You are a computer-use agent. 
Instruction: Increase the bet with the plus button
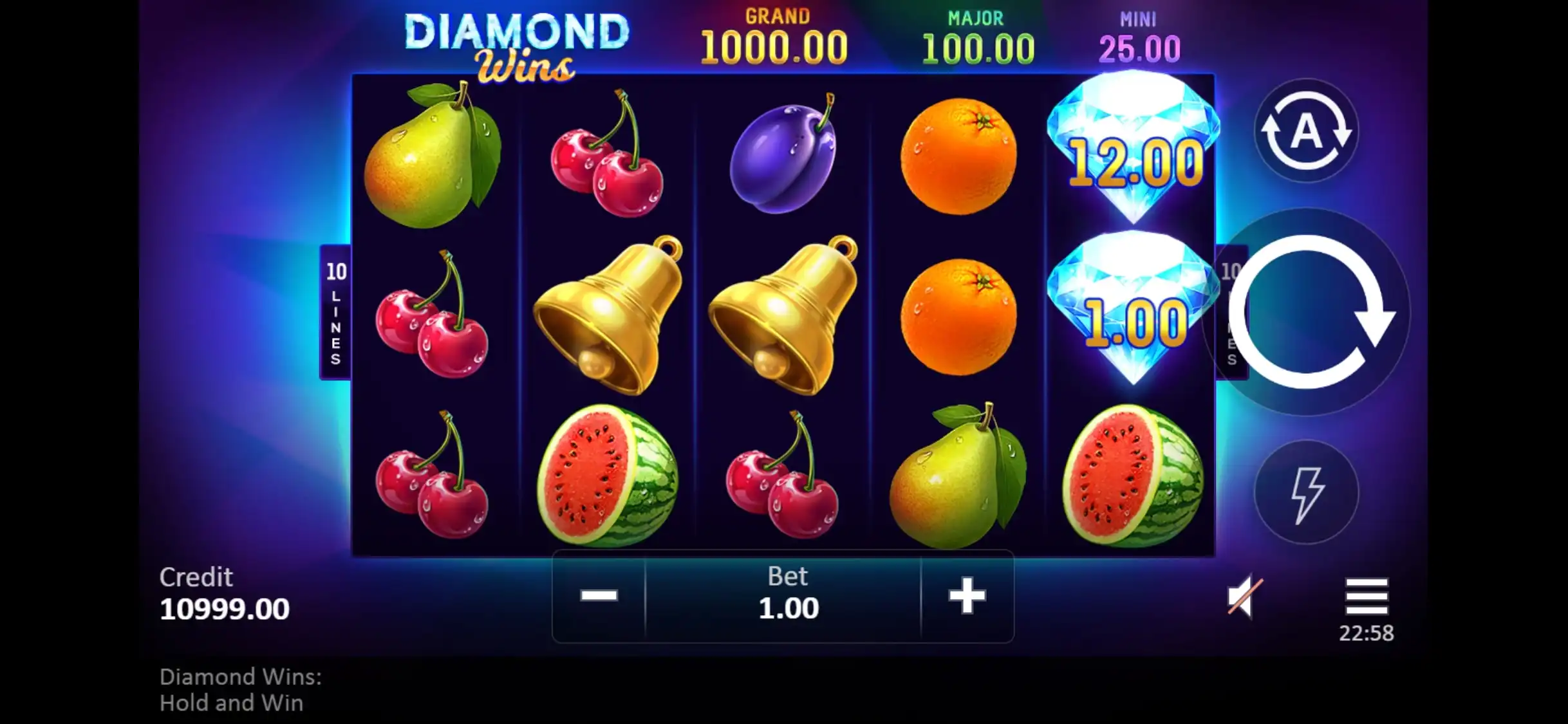(967, 596)
